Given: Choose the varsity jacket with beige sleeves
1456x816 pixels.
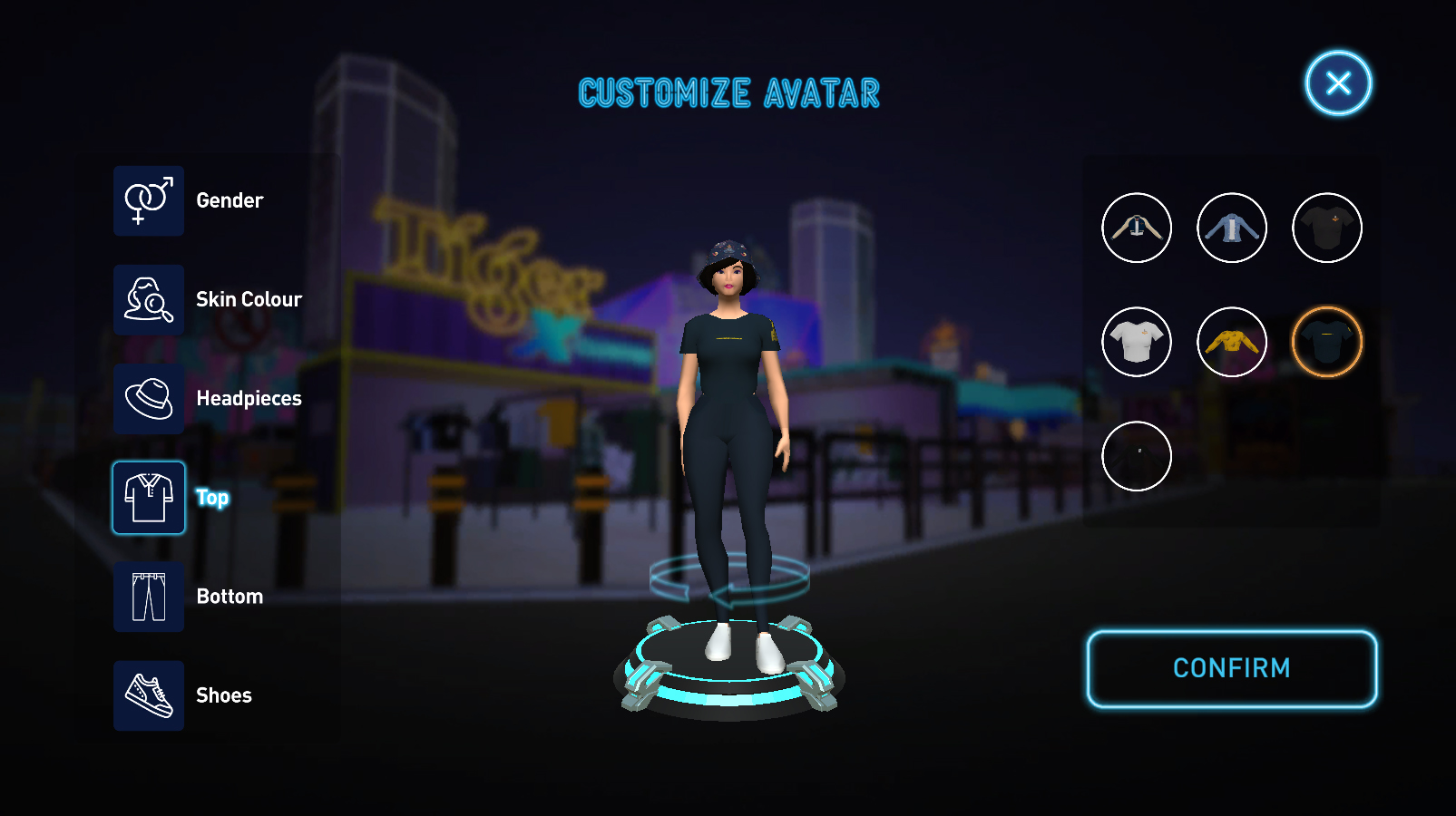Looking at the screenshot, I should click(x=1137, y=228).
